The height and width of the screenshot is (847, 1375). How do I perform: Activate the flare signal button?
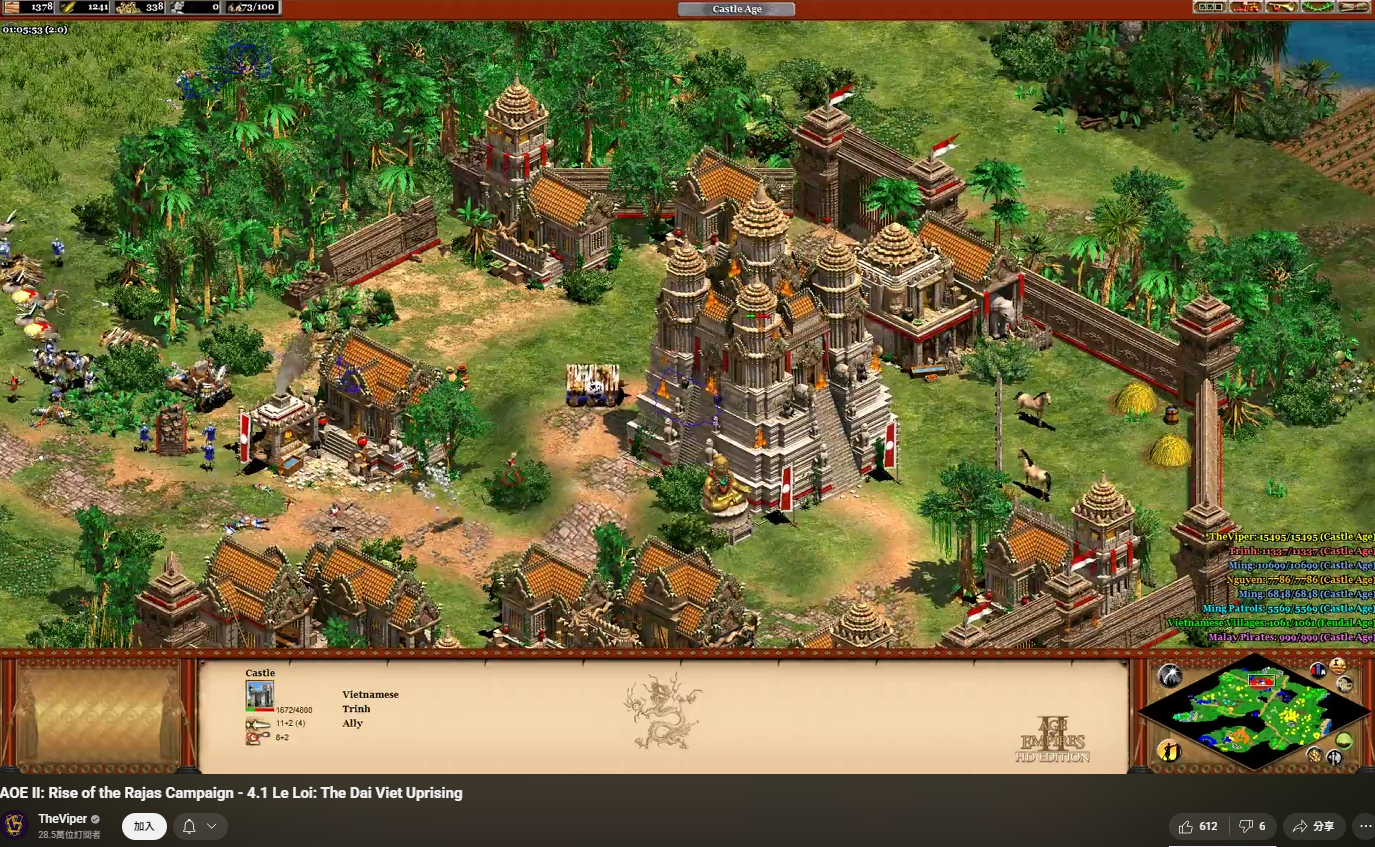pos(1169,677)
